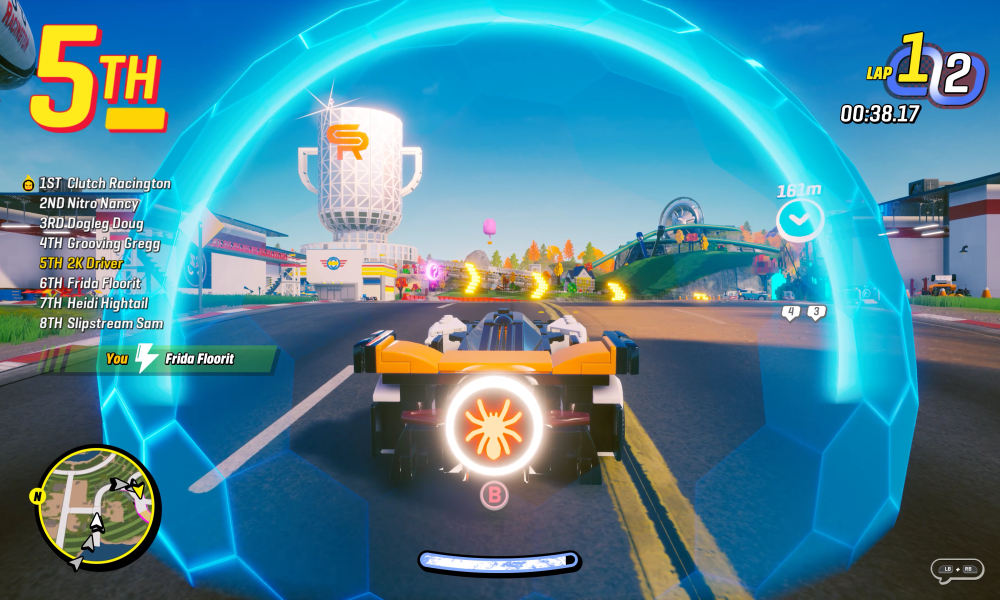
Task: Select the checkpoint checkmark waypoint marker
Action: point(800,220)
